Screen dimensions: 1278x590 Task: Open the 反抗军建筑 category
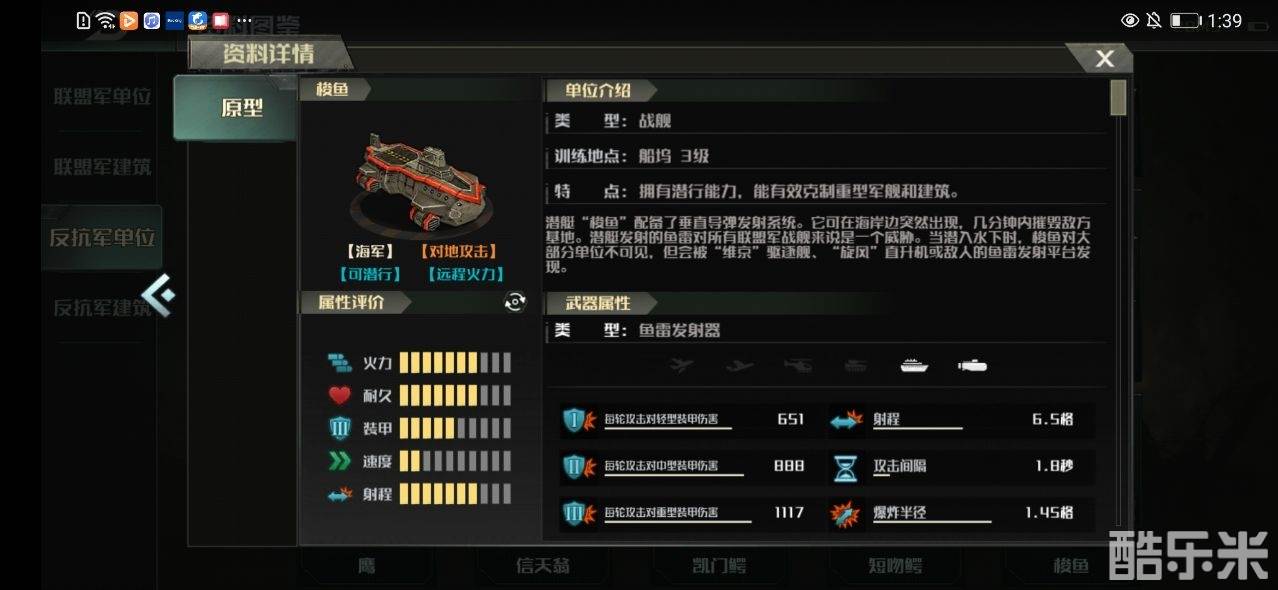[102, 307]
